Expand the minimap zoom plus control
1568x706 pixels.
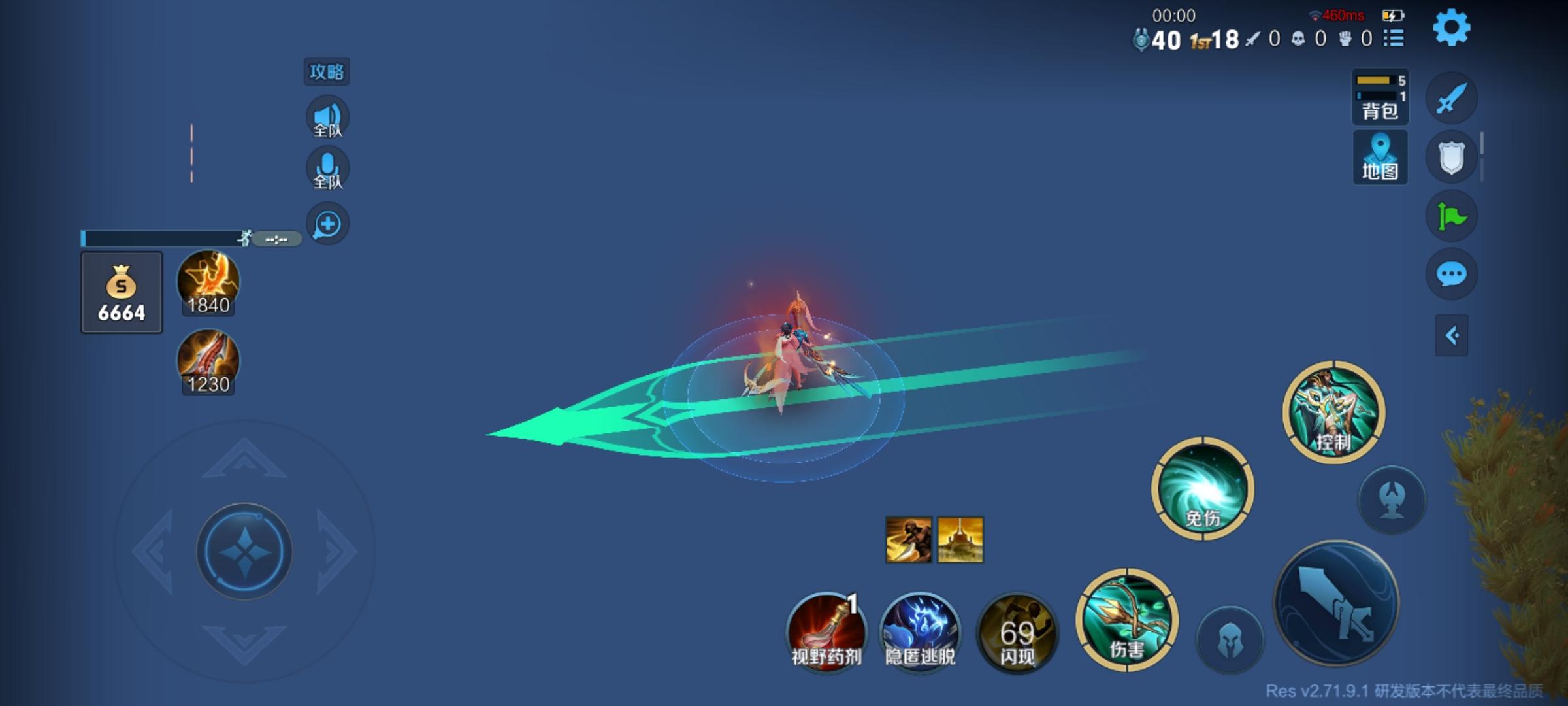coord(328,223)
